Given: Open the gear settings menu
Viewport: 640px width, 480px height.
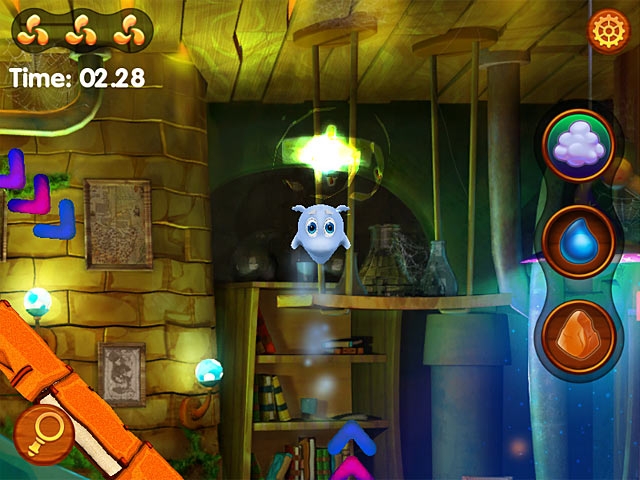Looking at the screenshot, I should coord(605,31).
